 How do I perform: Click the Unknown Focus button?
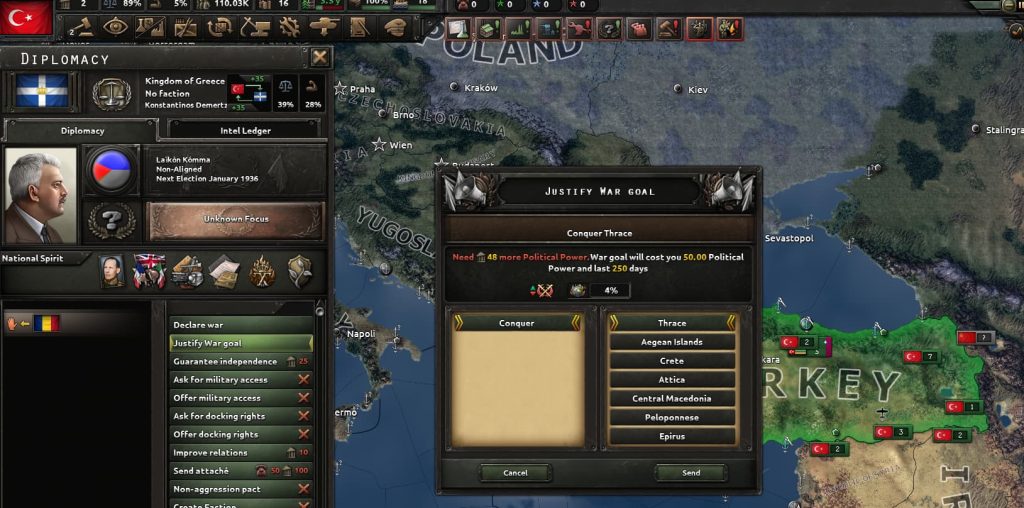(236, 220)
